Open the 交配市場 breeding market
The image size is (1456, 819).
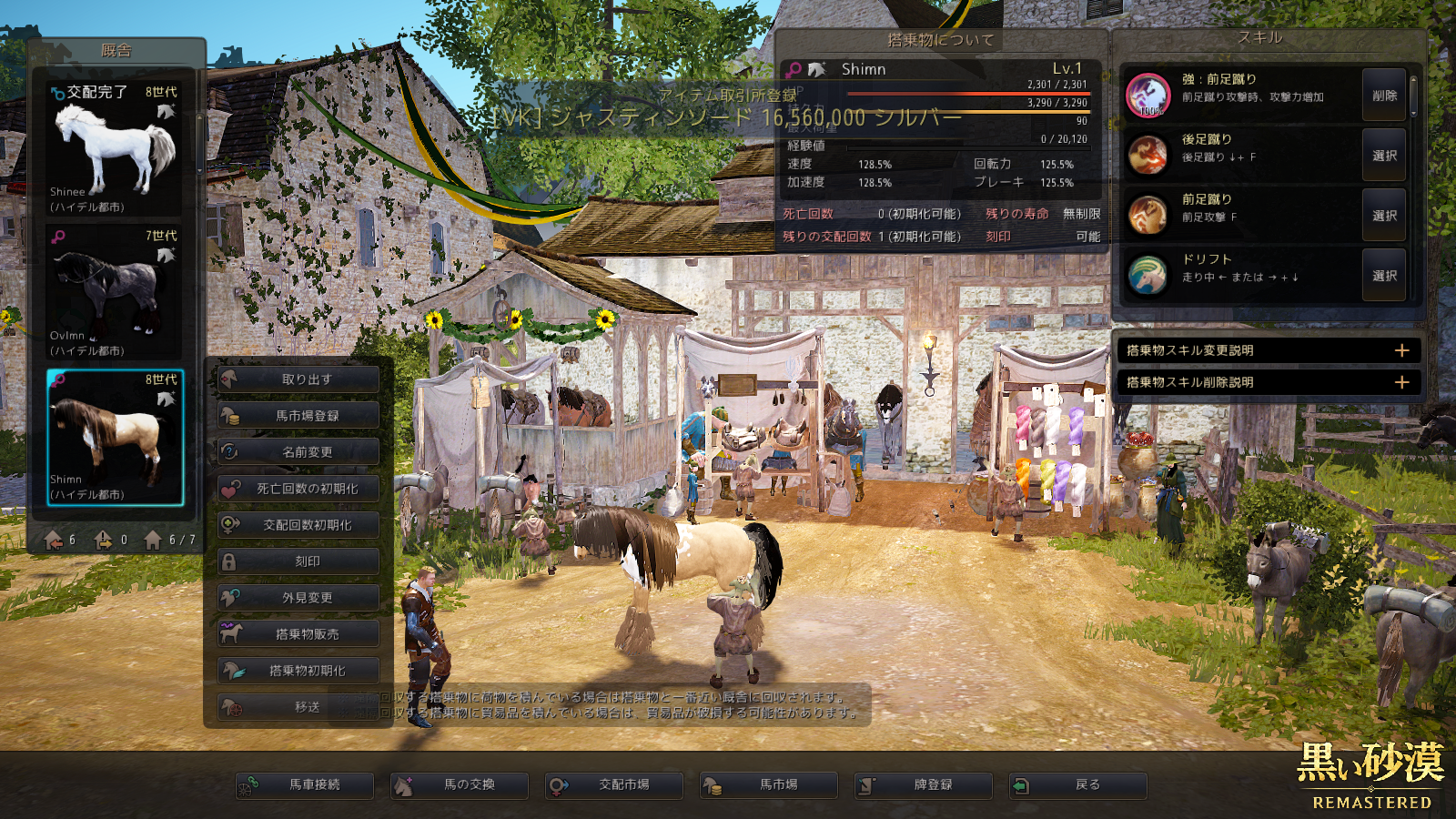click(x=614, y=785)
